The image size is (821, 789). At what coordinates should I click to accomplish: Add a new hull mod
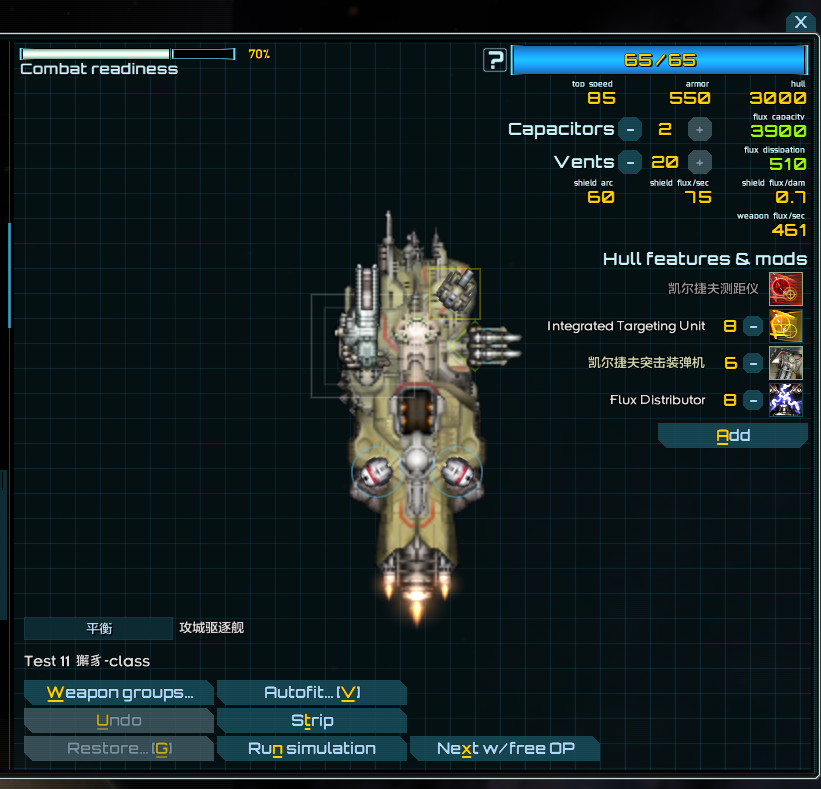click(732, 436)
